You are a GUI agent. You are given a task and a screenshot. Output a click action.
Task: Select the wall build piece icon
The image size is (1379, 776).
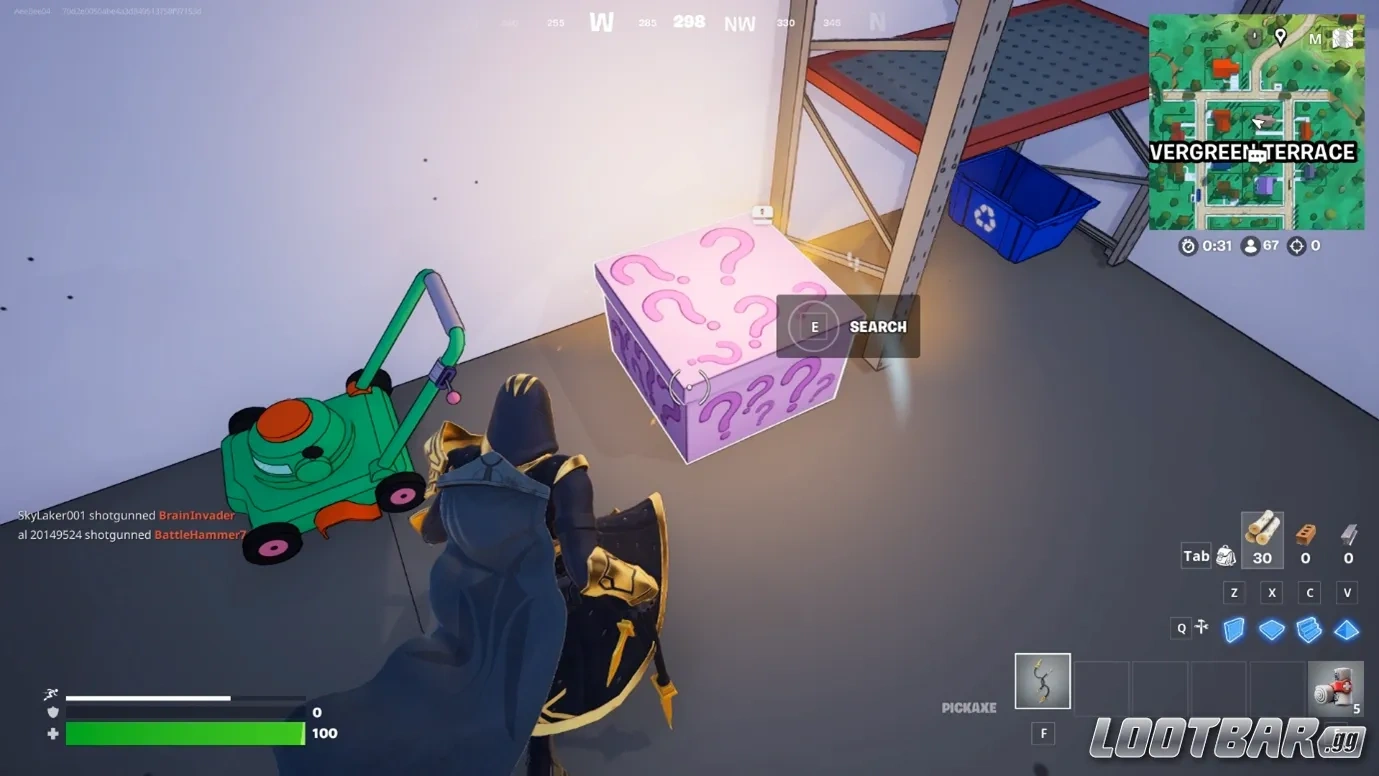click(x=1234, y=628)
